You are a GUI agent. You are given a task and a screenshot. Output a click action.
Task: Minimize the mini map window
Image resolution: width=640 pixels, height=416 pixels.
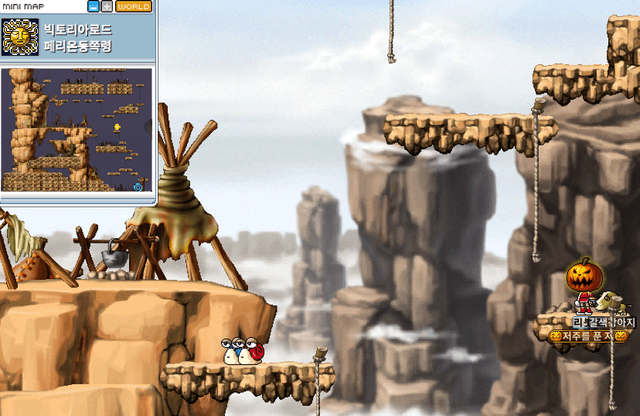coord(94,7)
